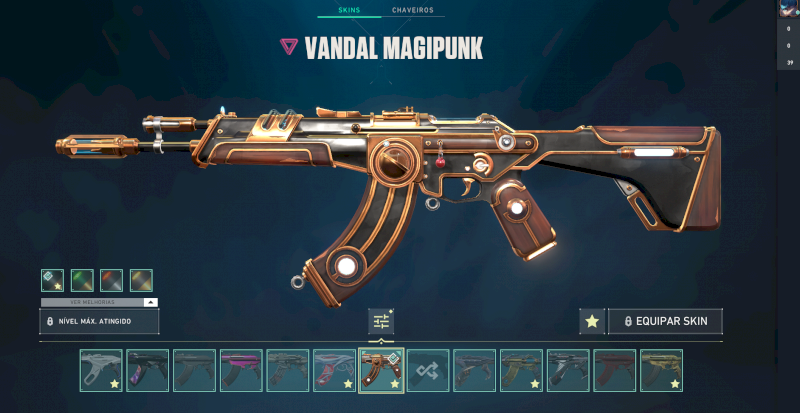Image resolution: width=800 pixels, height=413 pixels.
Task: Pick the pink and white Vandal thumbnail
Action: point(334,370)
